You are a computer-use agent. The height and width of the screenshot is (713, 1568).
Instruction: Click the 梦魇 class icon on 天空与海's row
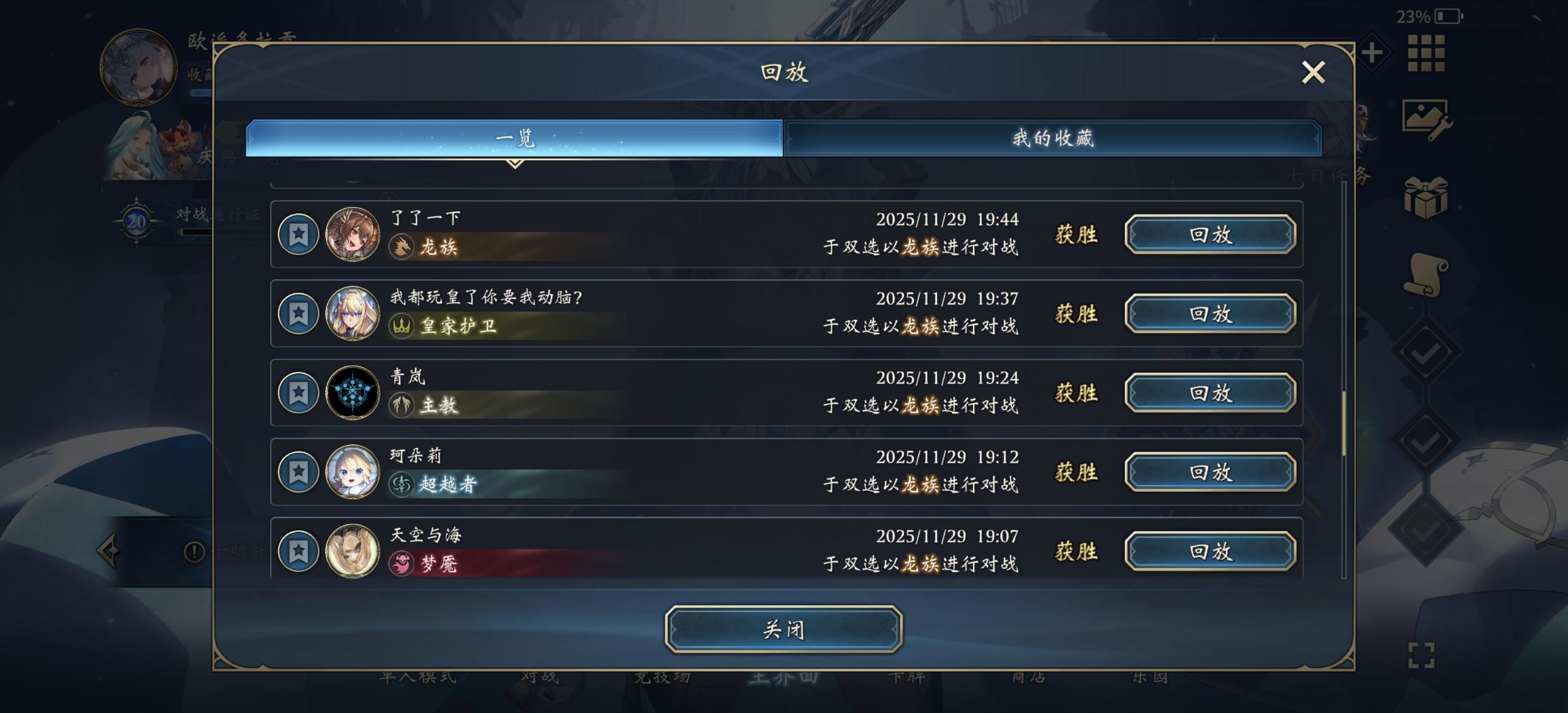[x=401, y=566]
